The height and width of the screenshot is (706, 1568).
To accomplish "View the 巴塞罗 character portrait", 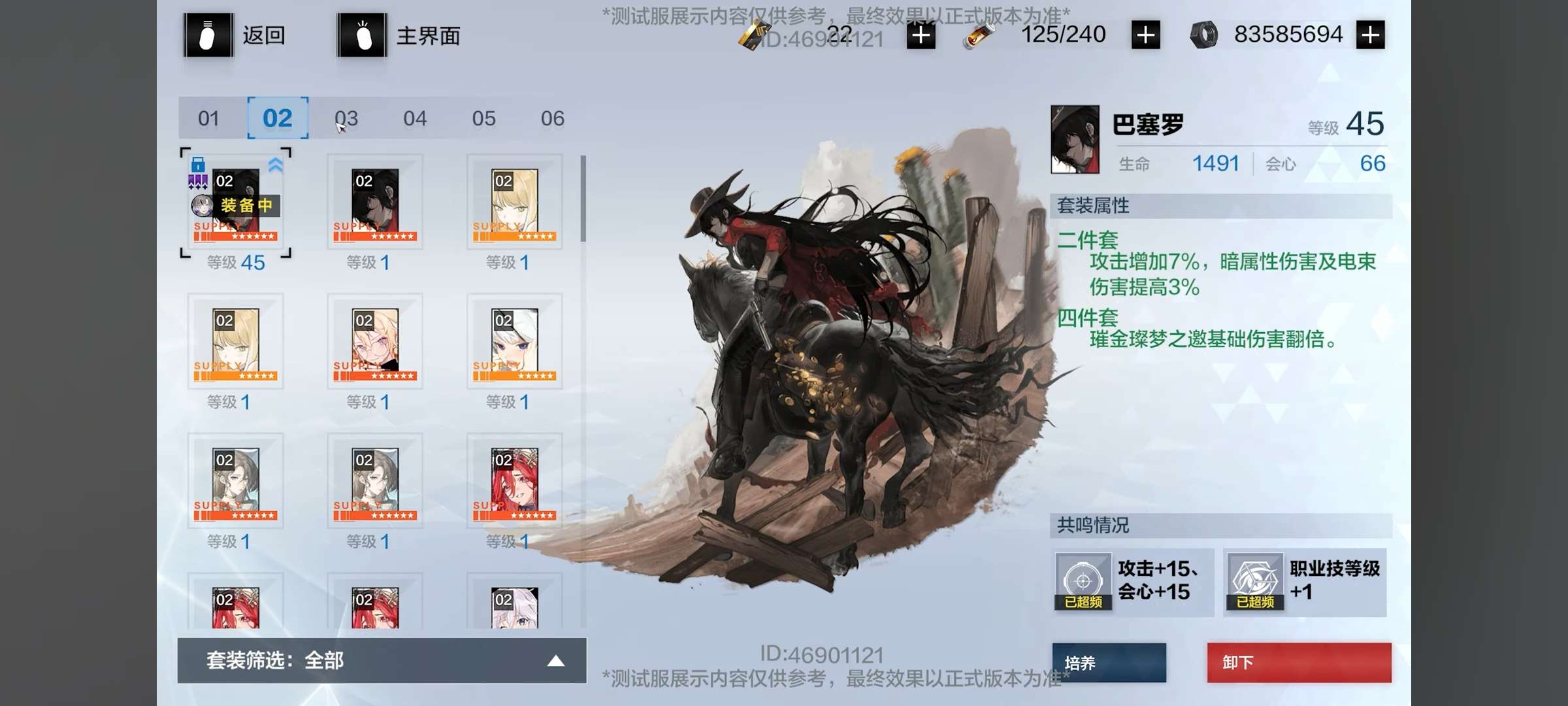I will tap(1075, 139).
